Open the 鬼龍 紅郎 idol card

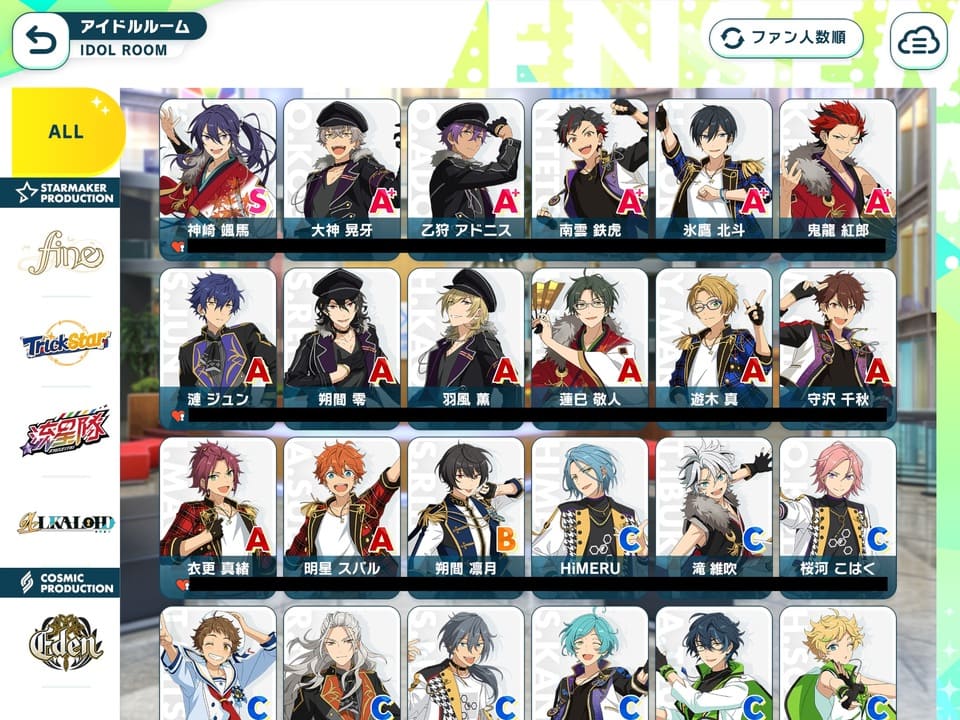838,170
